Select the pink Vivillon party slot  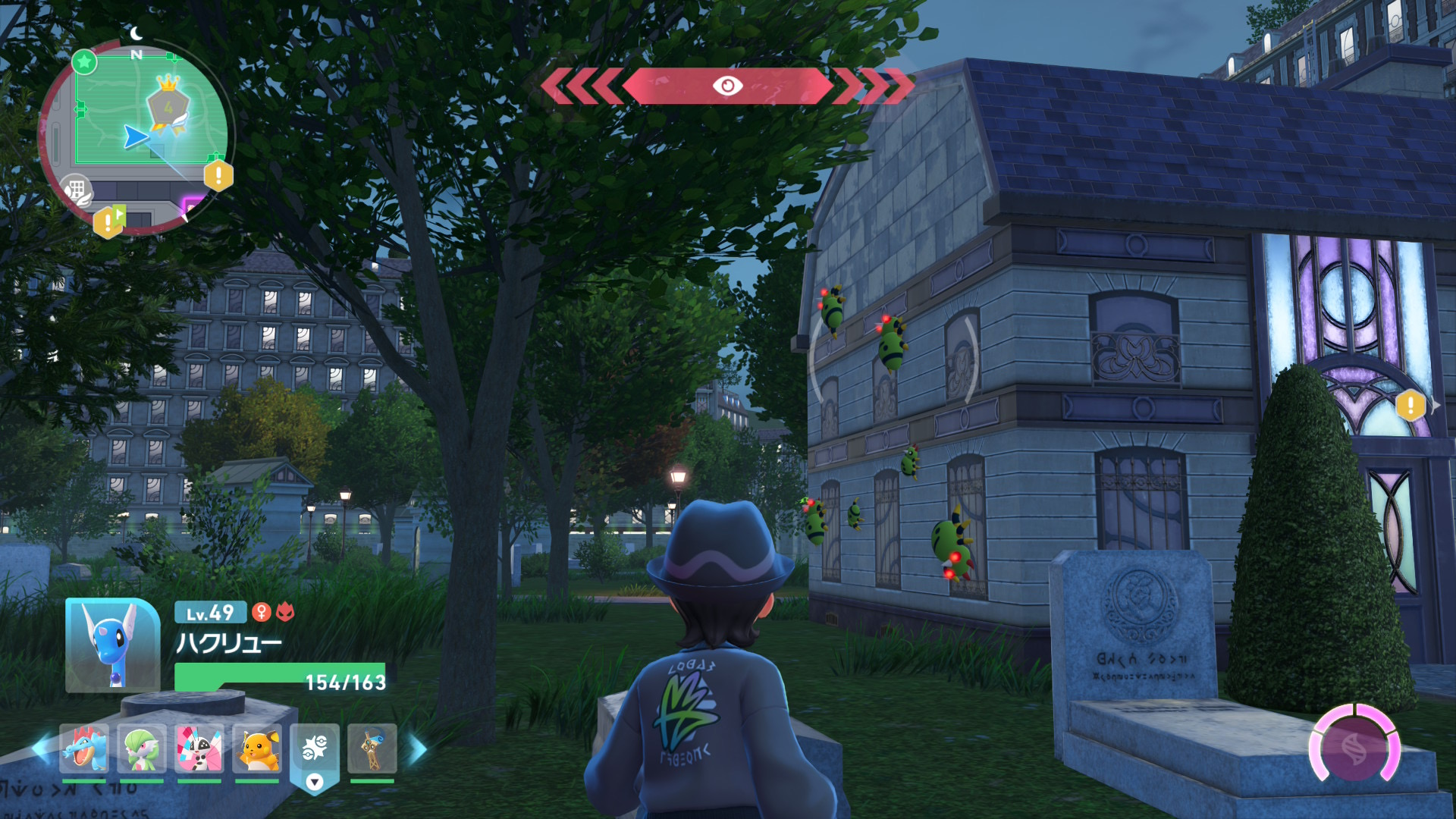199,748
